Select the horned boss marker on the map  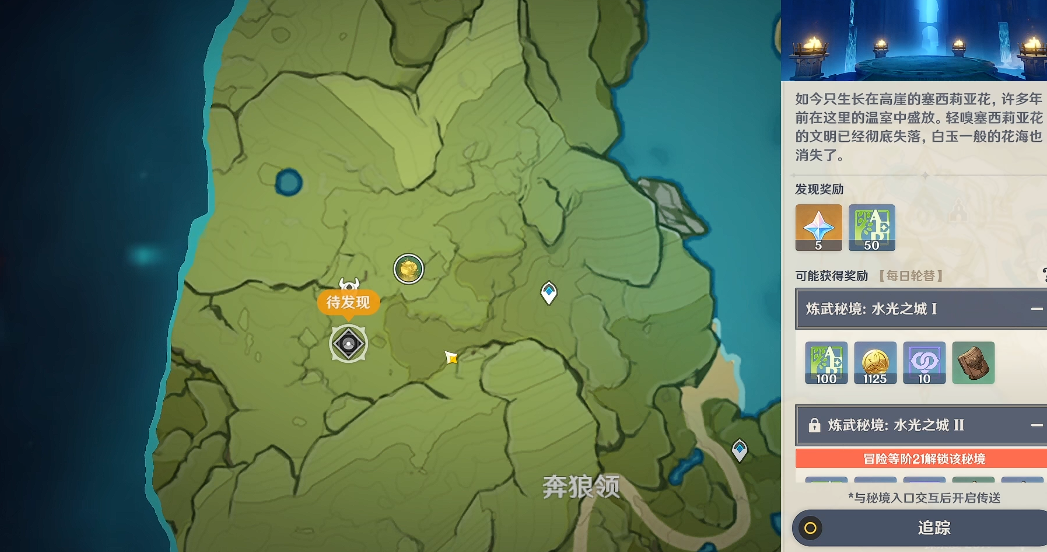click(348, 286)
